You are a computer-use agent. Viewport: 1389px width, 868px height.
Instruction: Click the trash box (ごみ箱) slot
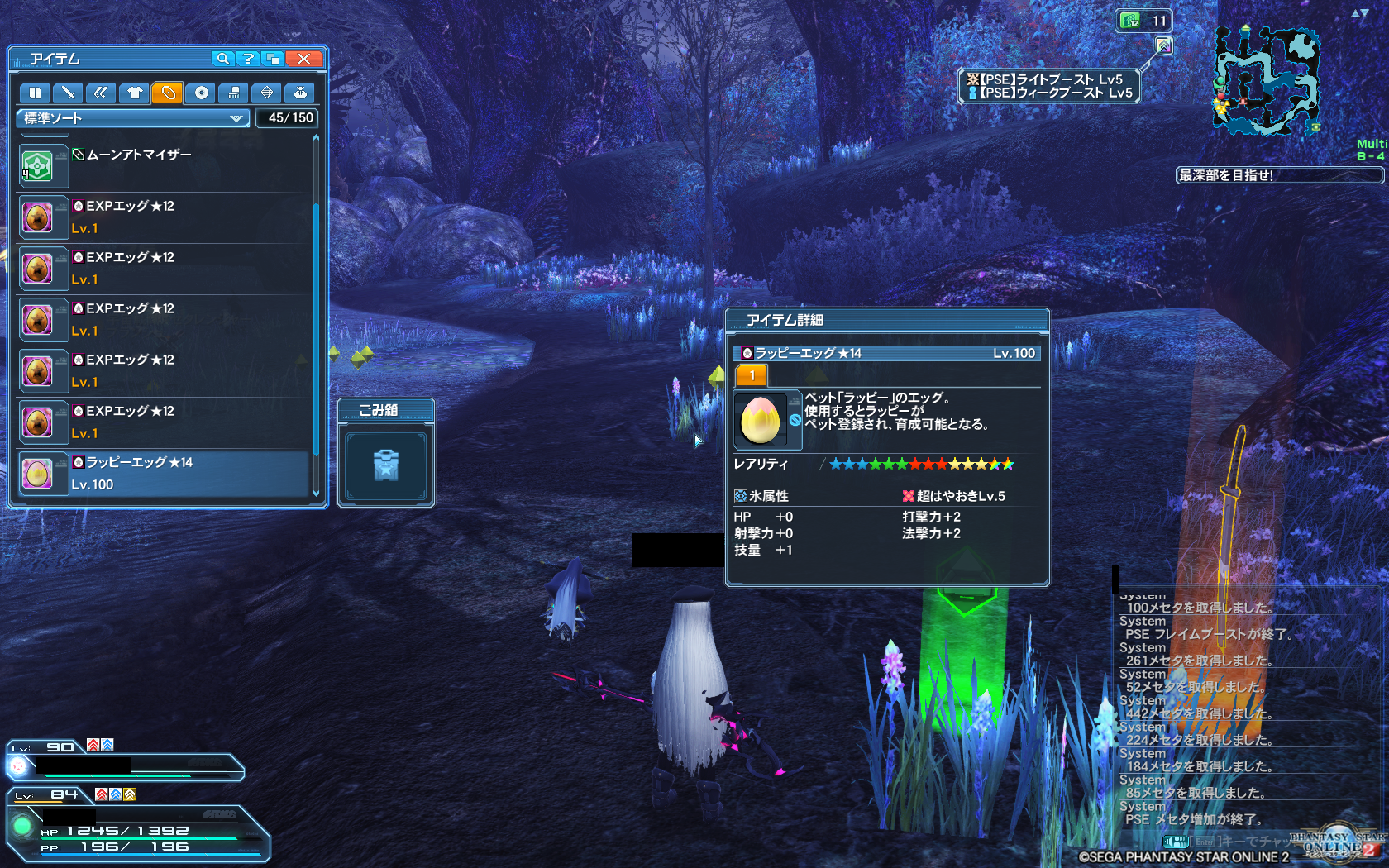[x=386, y=465]
